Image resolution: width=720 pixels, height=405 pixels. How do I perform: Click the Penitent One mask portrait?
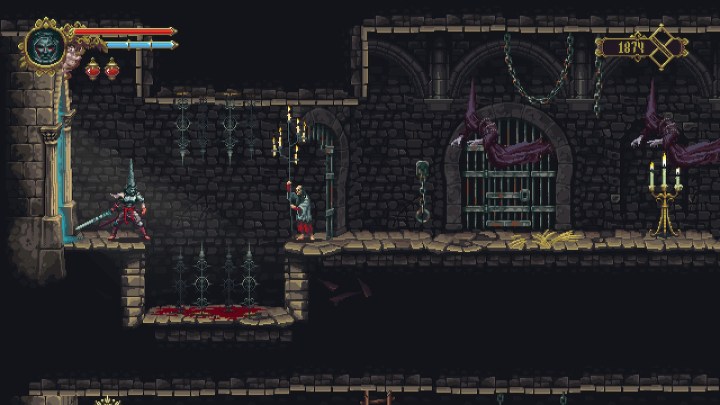(45, 45)
